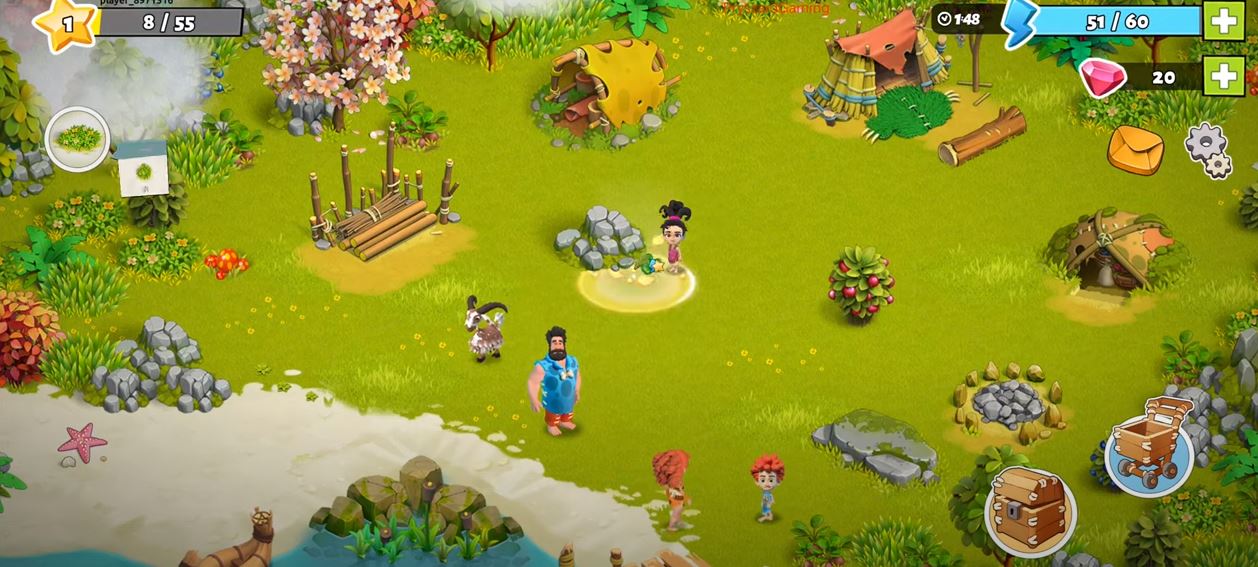This screenshot has height=567, width=1258.
Task: Select the round grass quest icon
Action: pos(77,139)
